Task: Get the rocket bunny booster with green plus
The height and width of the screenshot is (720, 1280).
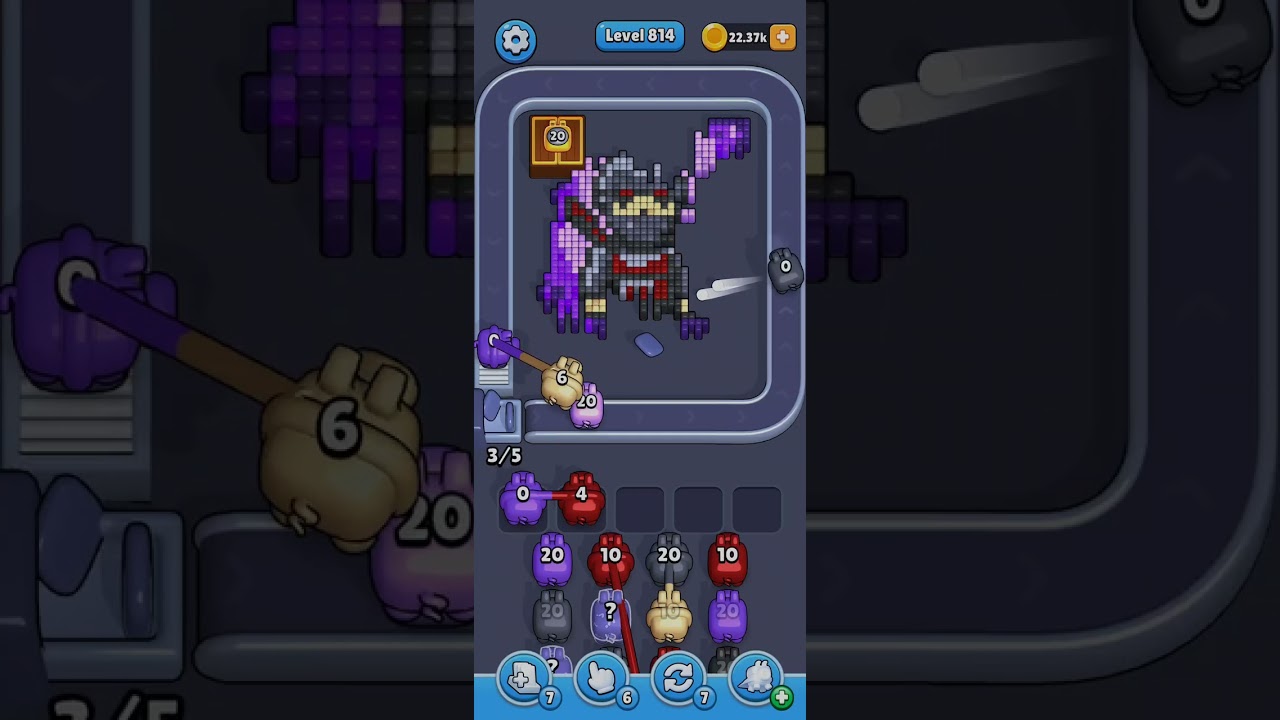Action: pyautogui.click(x=758, y=679)
